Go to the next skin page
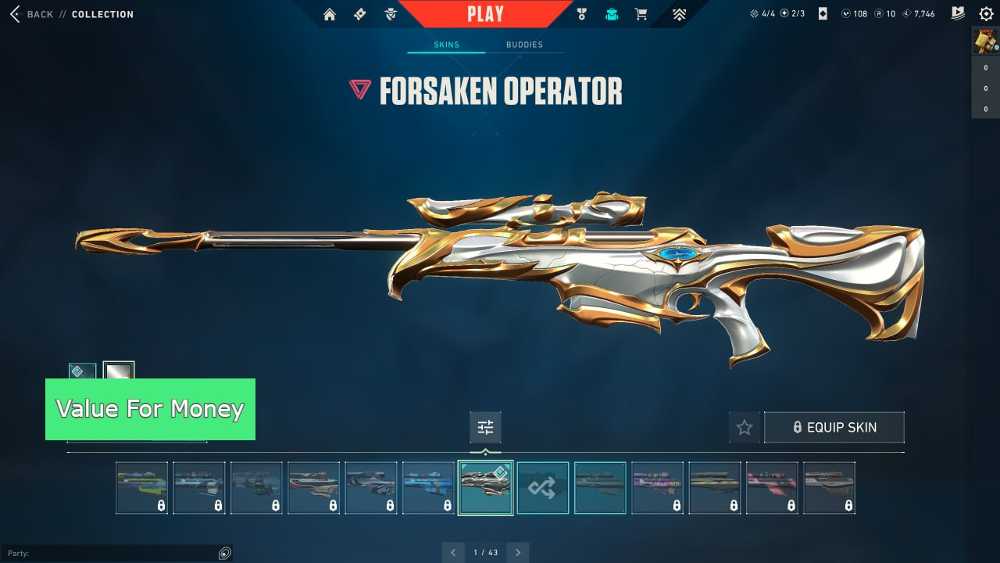Image resolution: width=1000 pixels, height=563 pixels. (518, 552)
